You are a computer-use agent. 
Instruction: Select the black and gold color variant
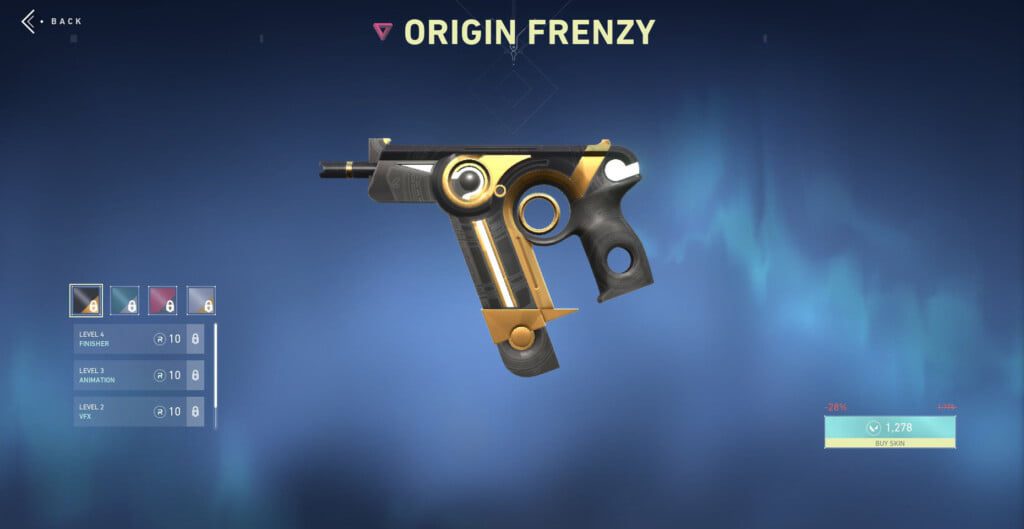tap(85, 300)
